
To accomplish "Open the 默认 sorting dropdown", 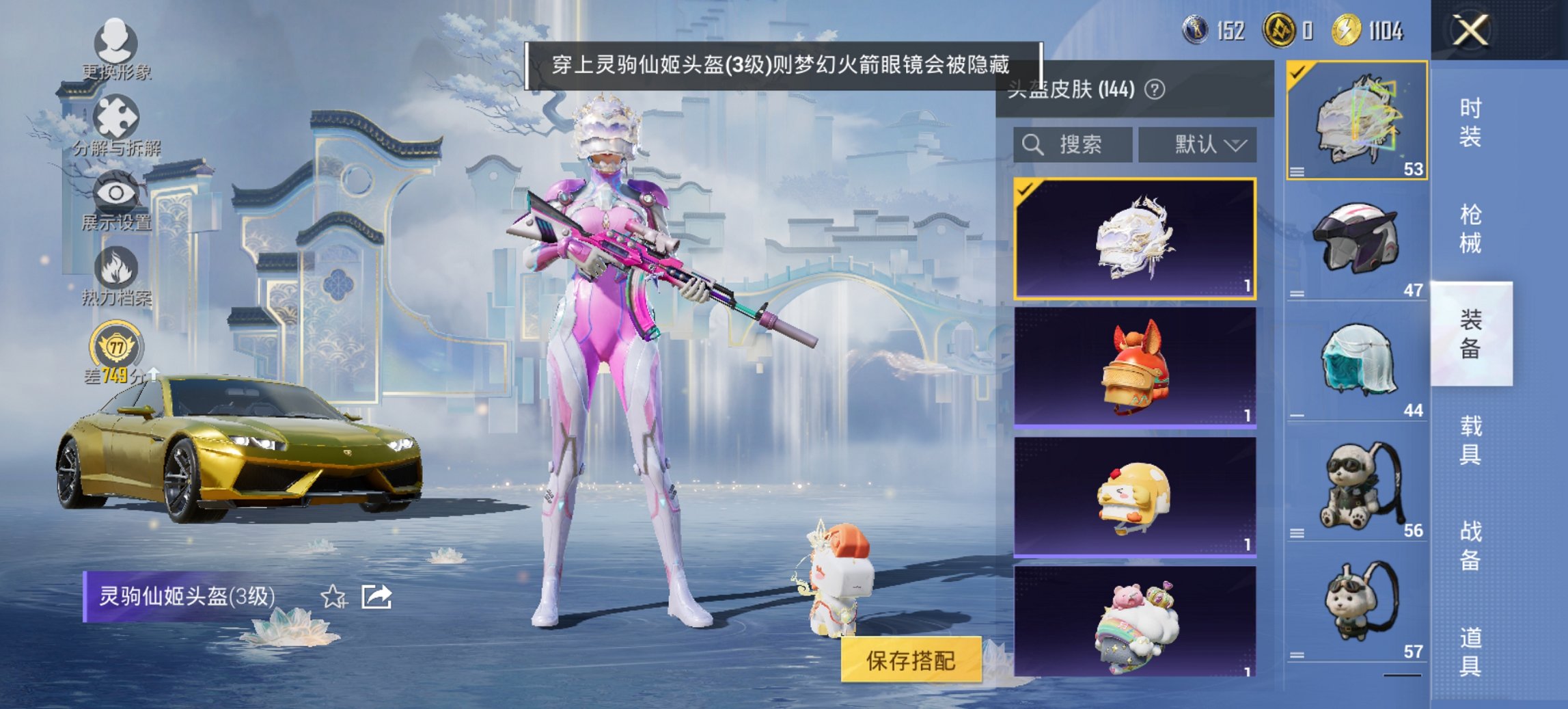I will tap(1198, 145).
